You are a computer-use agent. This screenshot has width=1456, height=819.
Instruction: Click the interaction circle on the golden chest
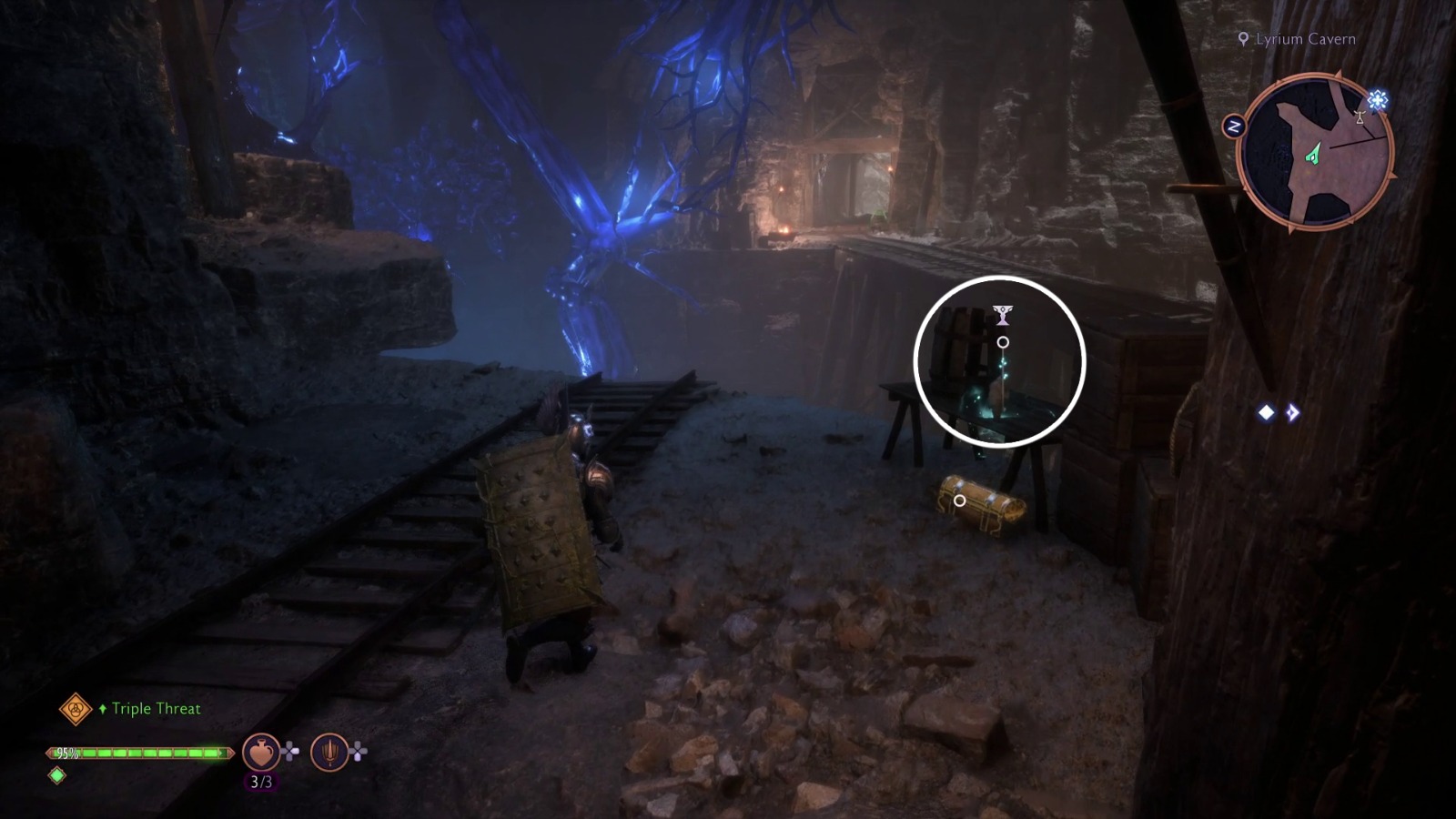point(961,500)
